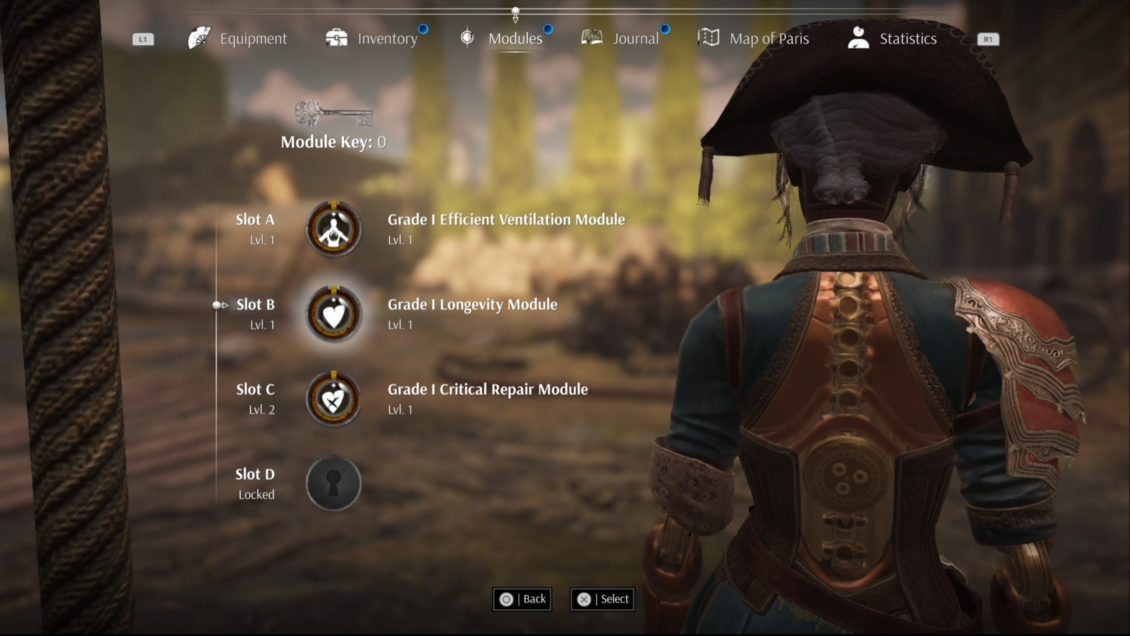Click the locked Slot D keyhole
The image size is (1130, 636).
click(x=334, y=483)
